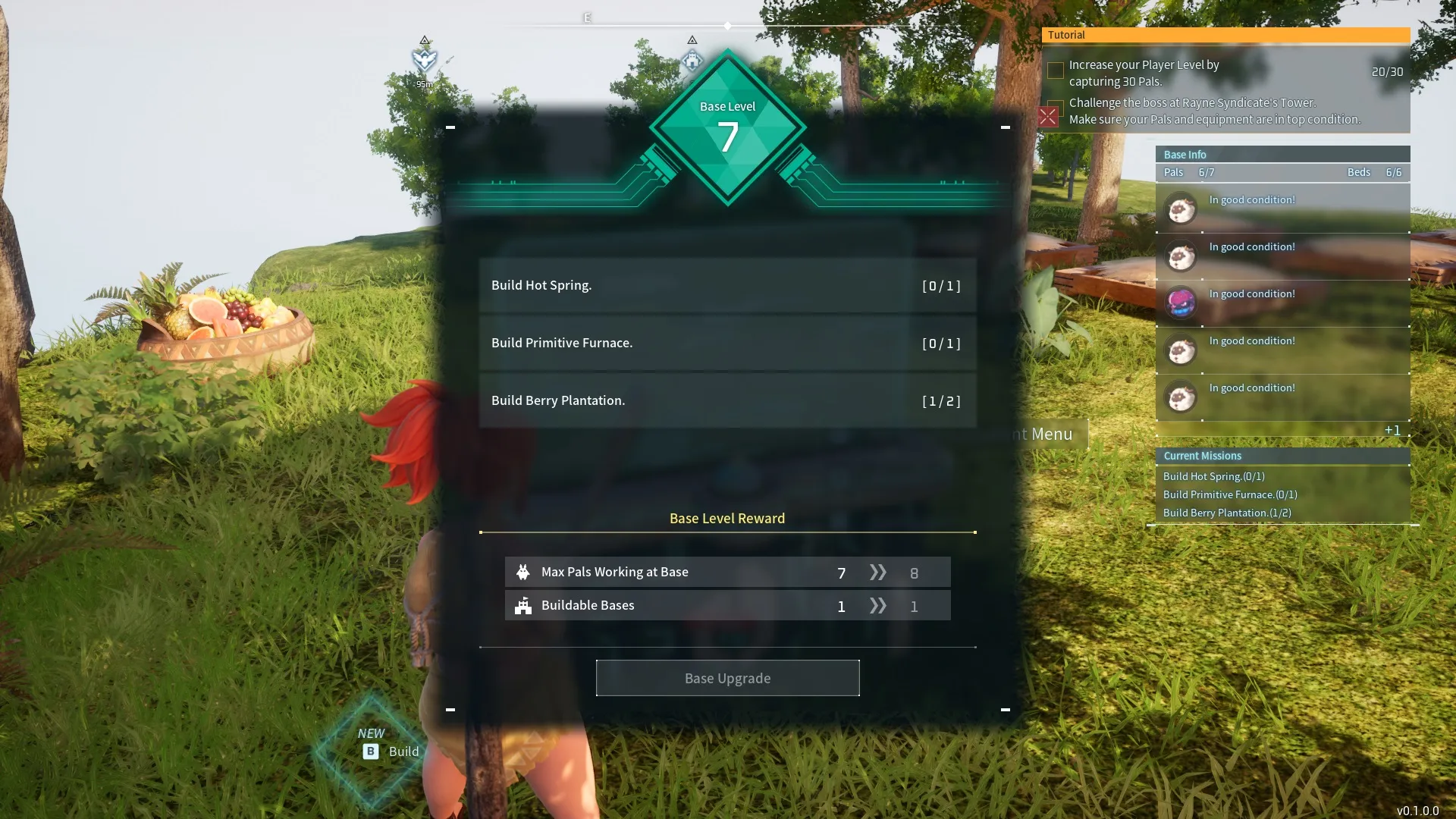This screenshot has width=1456, height=819.
Task: Click the Base Level 7 diamond emblem
Action: pyautogui.click(x=727, y=129)
